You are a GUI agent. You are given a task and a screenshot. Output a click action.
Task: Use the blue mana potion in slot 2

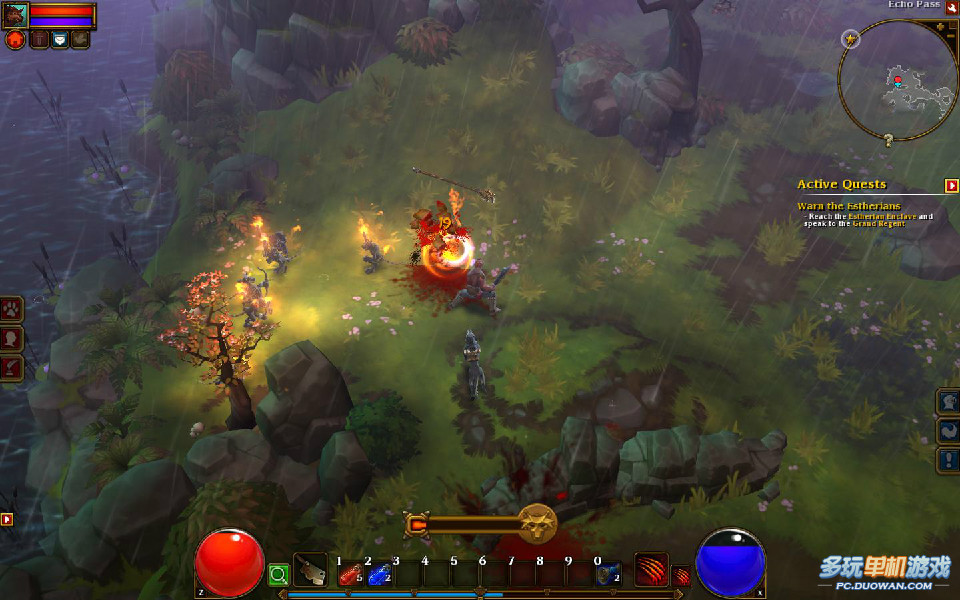(378, 575)
